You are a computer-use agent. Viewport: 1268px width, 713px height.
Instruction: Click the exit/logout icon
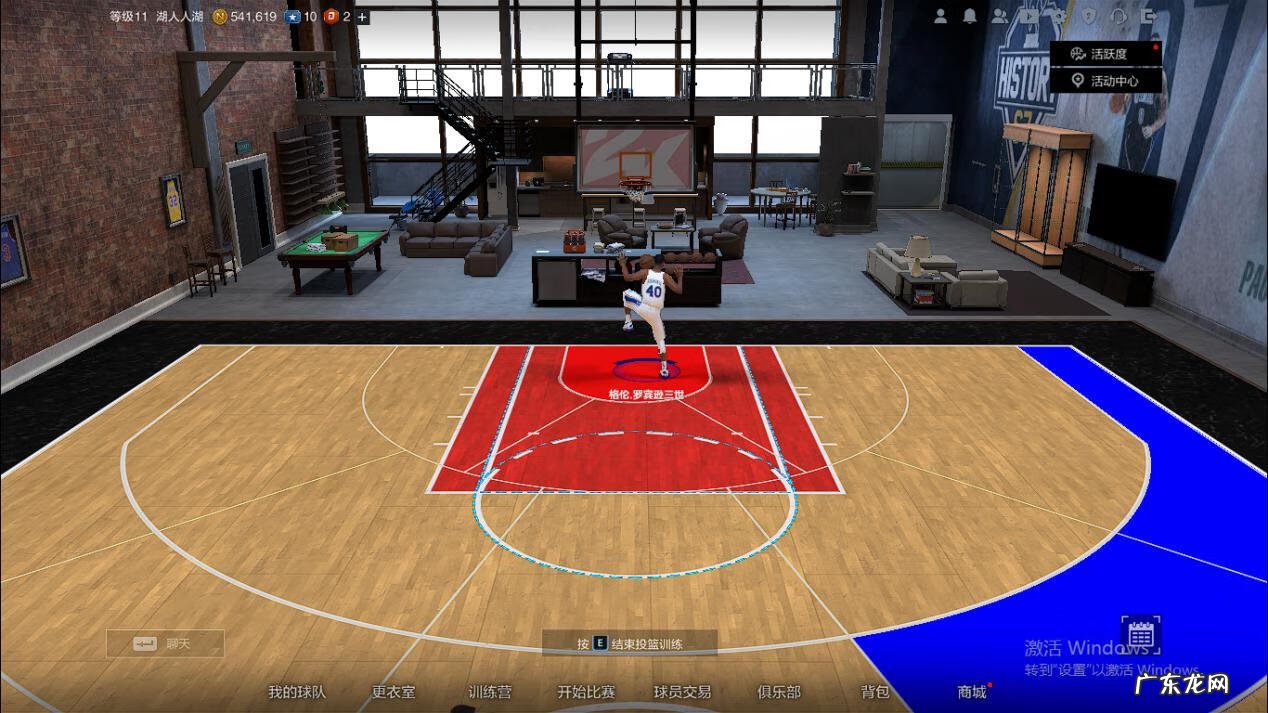pos(1148,16)
